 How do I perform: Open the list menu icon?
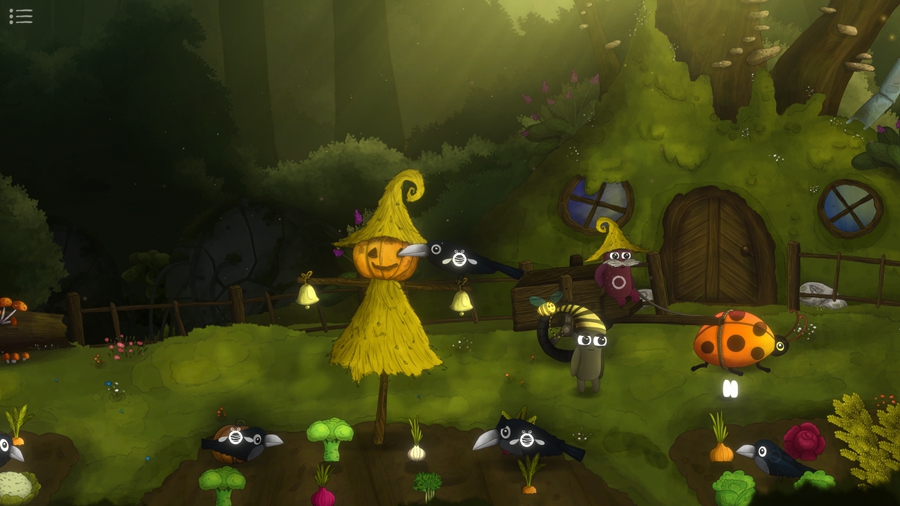coord(20,16)
